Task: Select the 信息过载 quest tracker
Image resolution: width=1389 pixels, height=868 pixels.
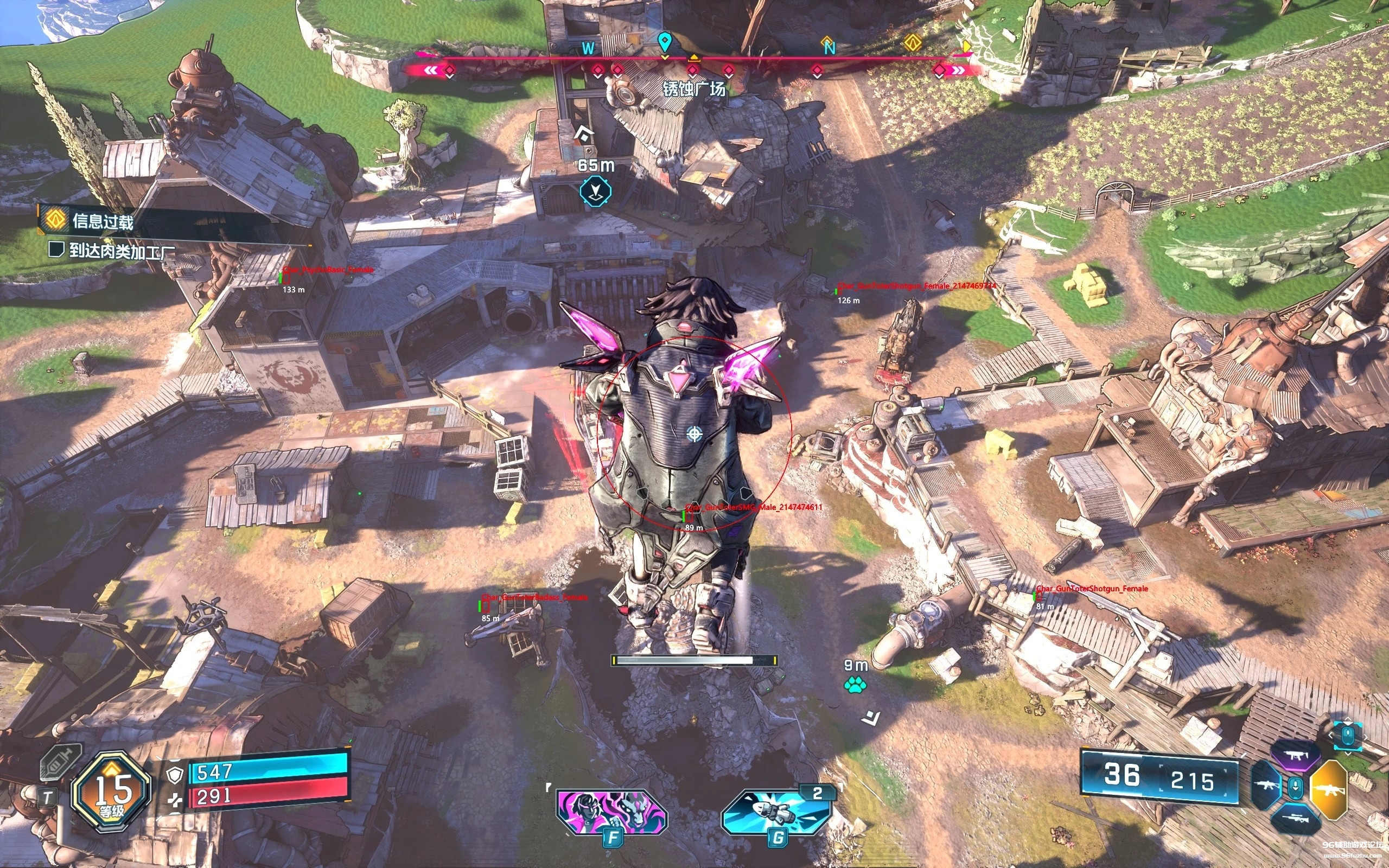Action: click(x=102, y=221)
